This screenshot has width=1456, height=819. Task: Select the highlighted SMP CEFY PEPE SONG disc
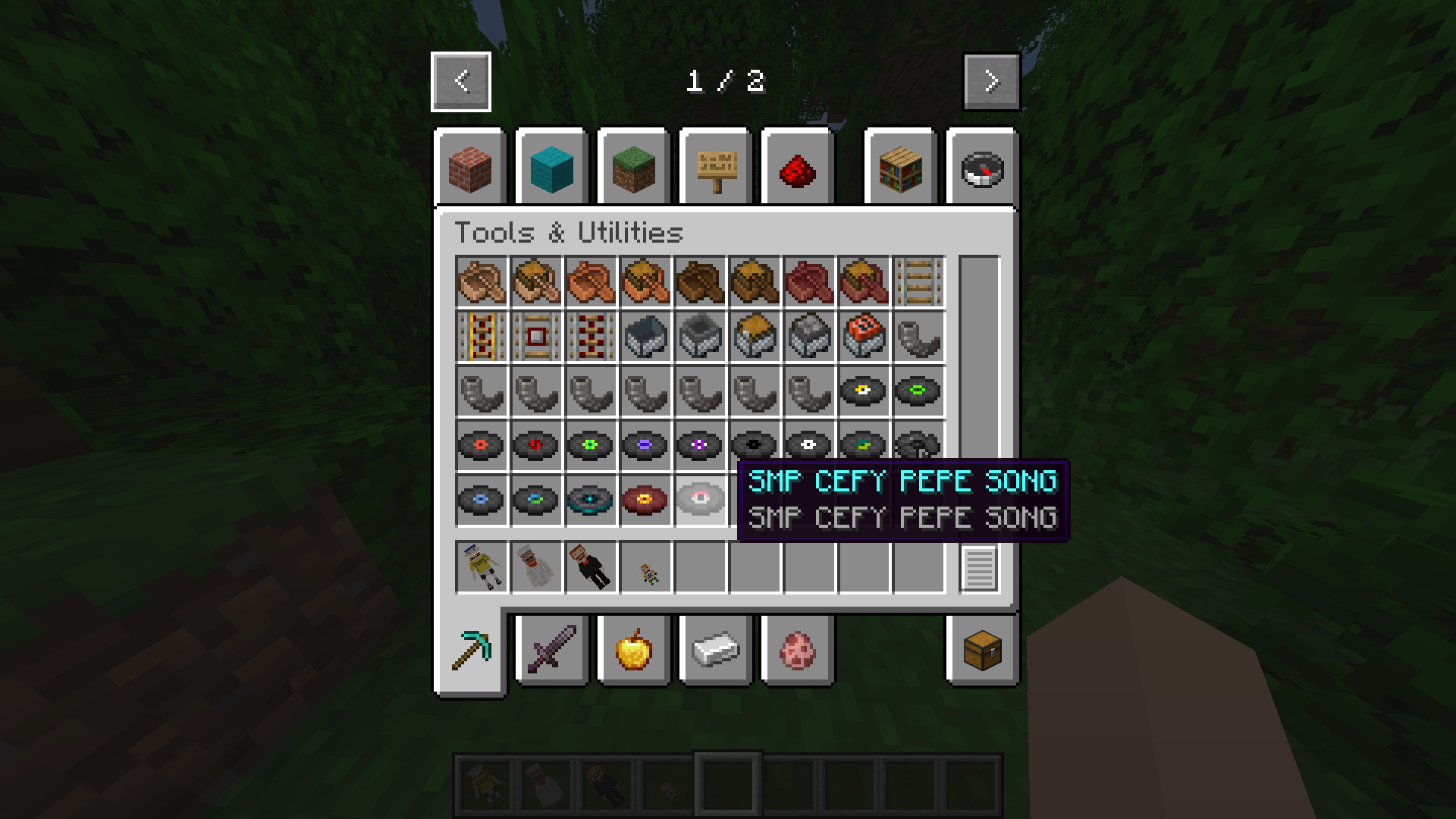point(700,500)
